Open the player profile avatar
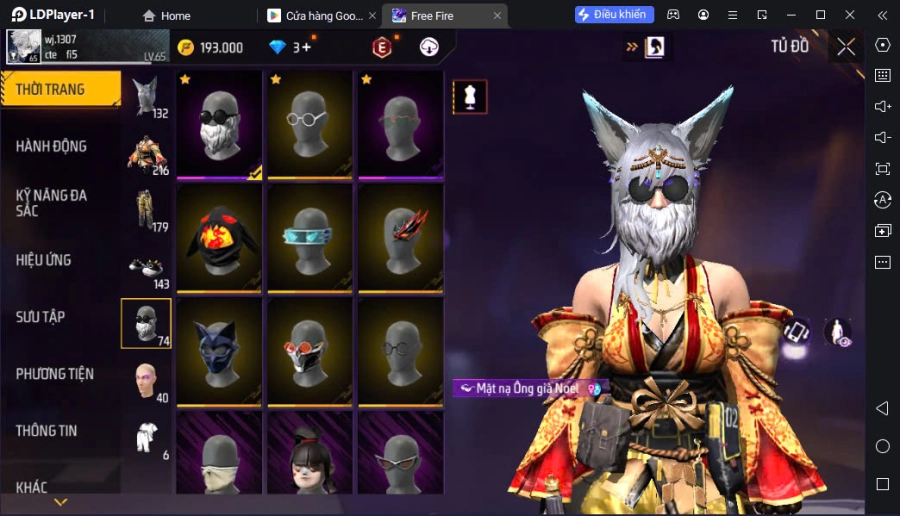This screenshot has height=516, width=900. coord(23,46)
